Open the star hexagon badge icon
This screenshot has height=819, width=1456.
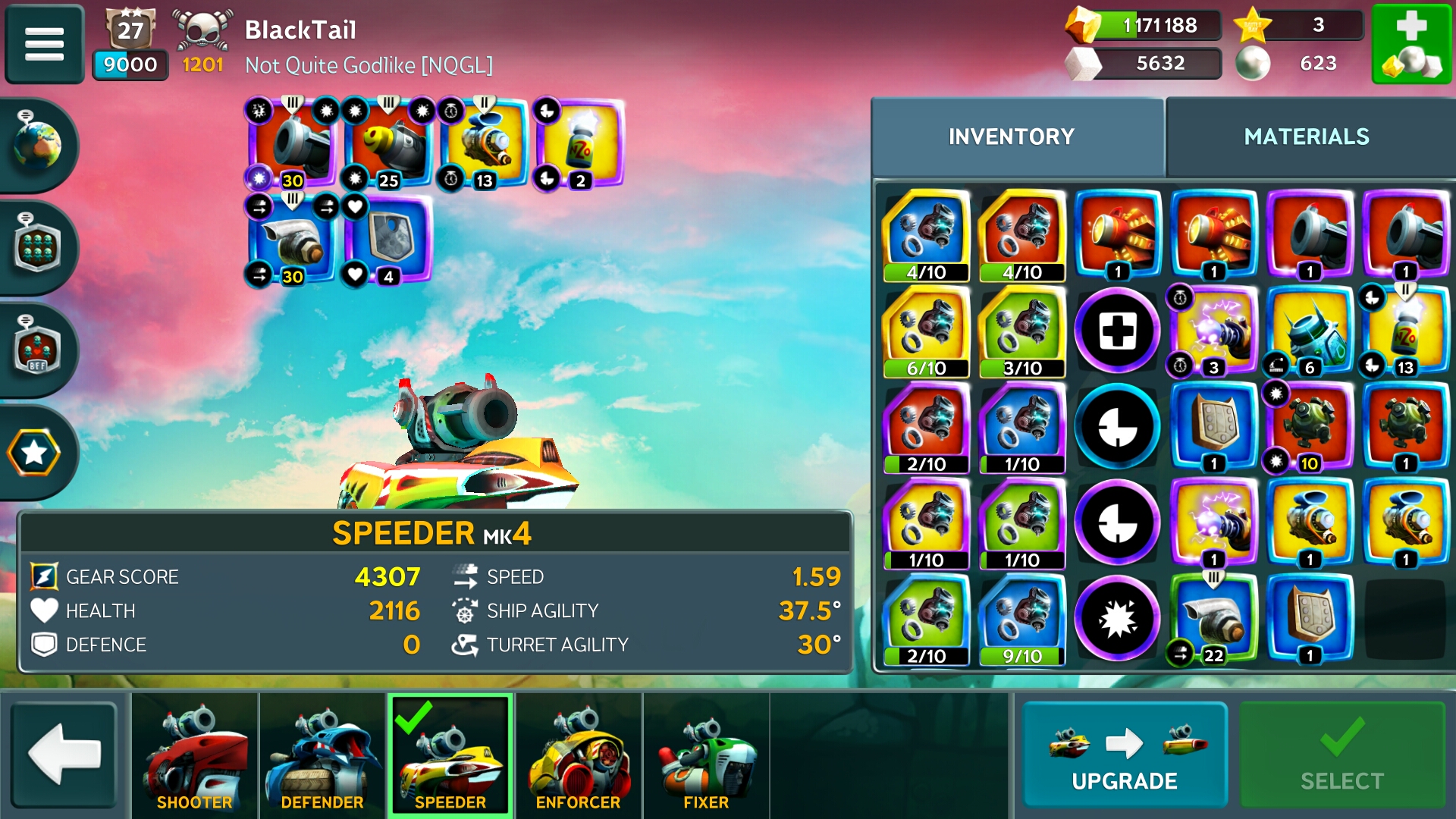34,453
